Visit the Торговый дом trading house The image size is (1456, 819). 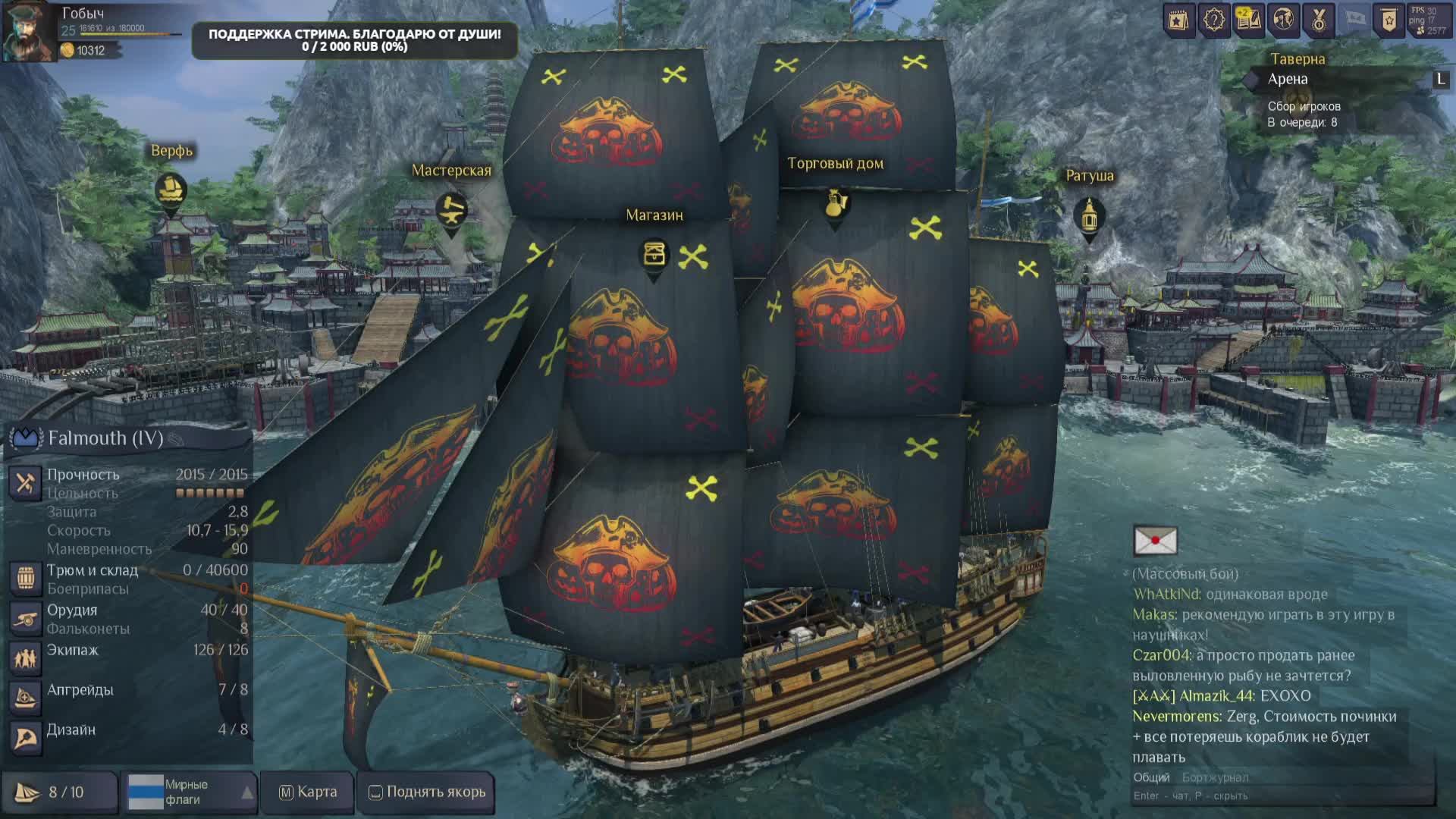[x=835, y=203]
